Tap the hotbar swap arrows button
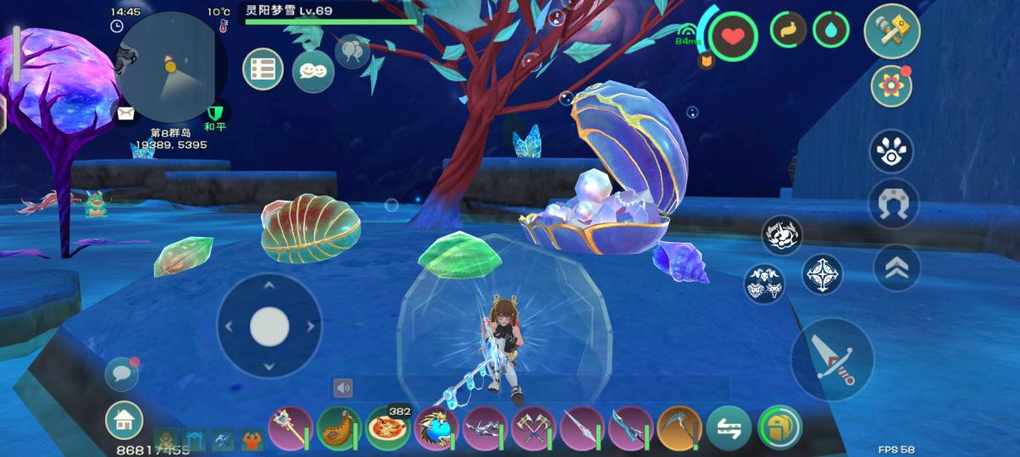The height and width of the screenshot is (457, 1020). [728, 428]
